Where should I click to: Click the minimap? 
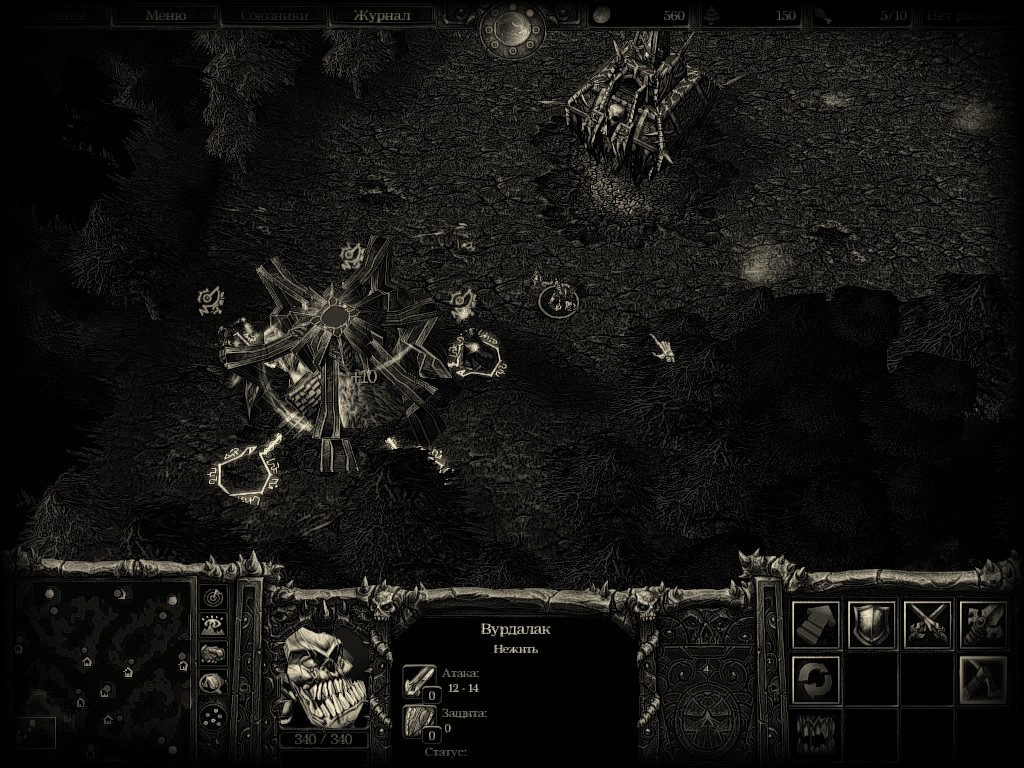(x=105, y=665)
